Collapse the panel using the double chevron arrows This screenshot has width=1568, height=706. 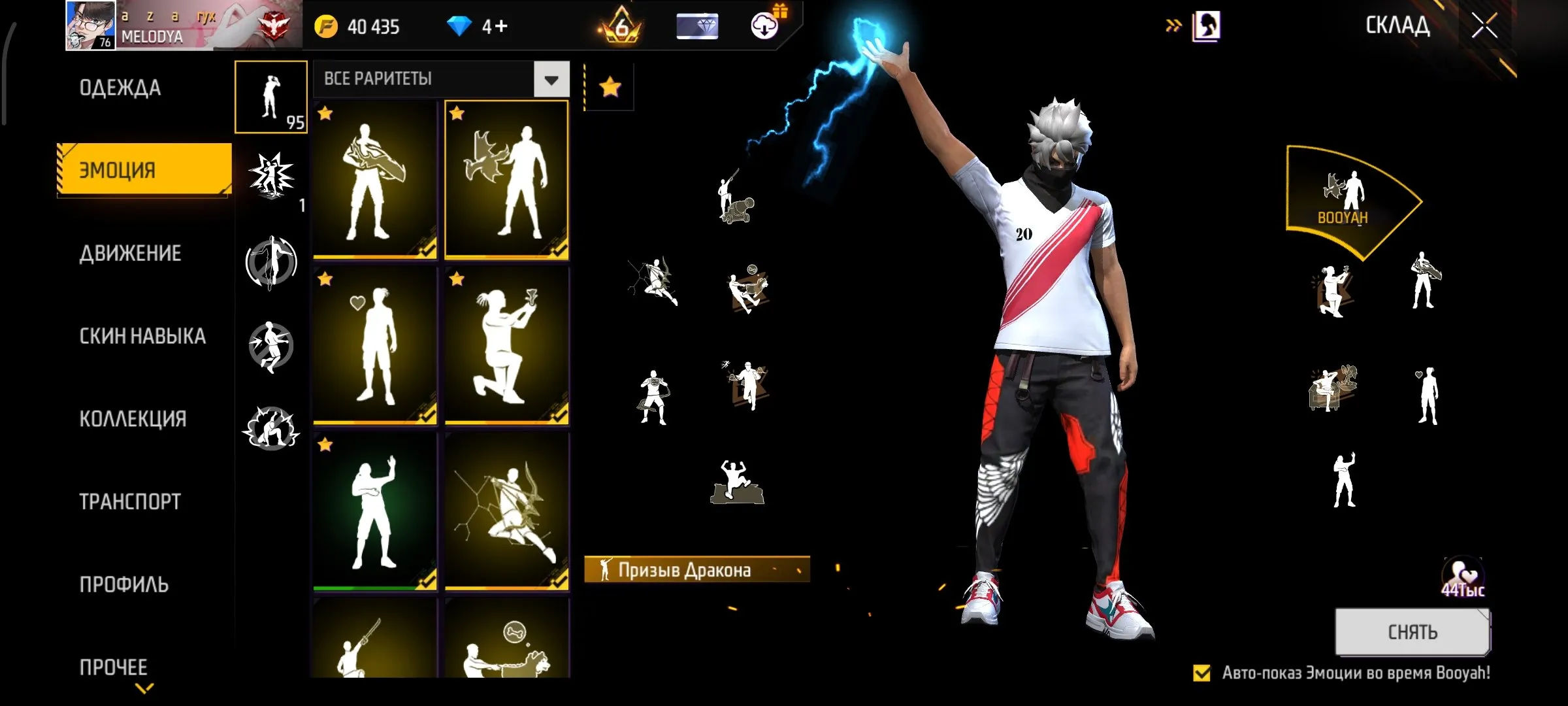point(1173,25)
